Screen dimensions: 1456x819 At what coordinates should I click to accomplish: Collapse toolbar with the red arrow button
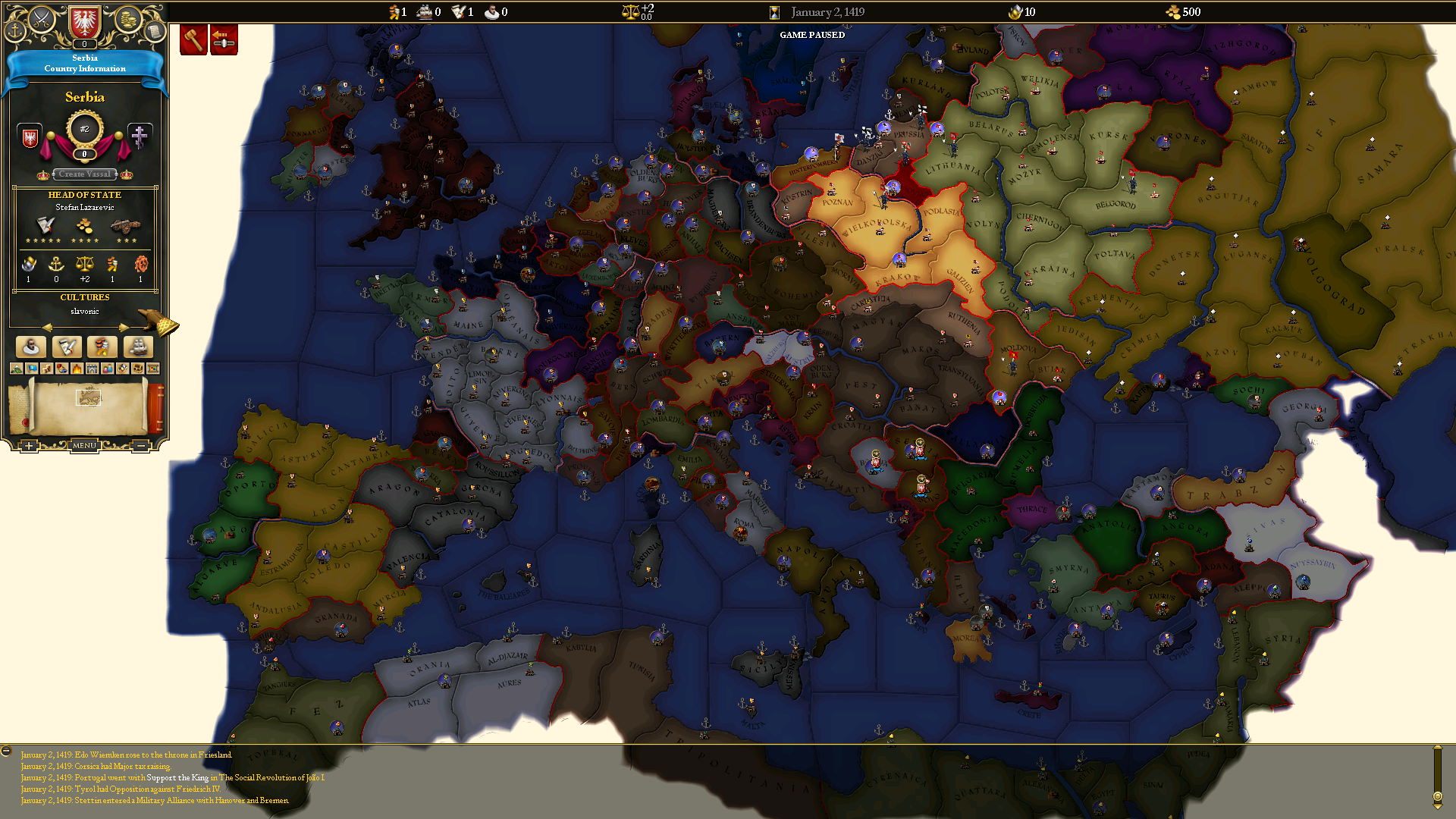224,39
